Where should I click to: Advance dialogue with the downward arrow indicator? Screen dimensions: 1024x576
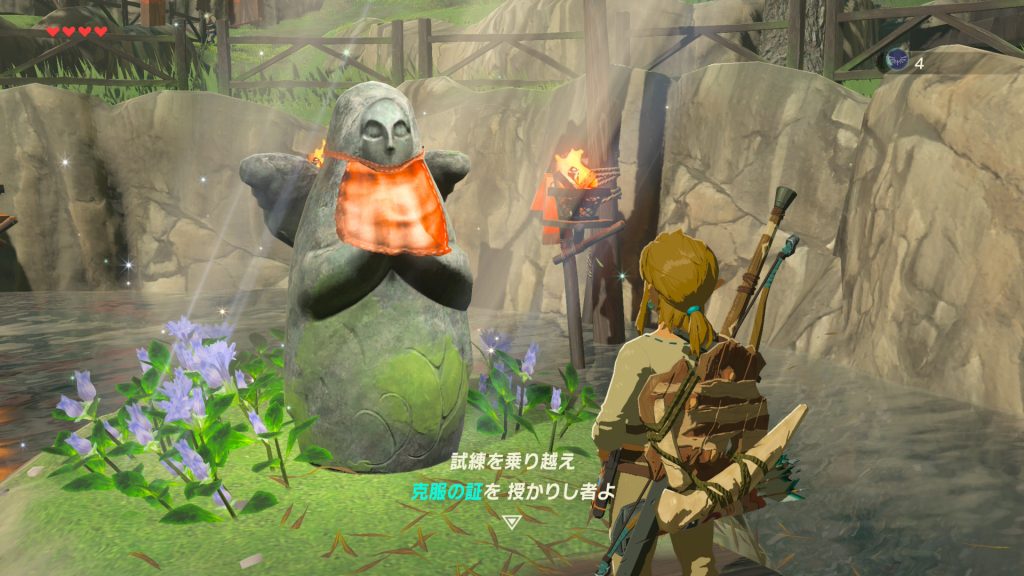(x=512, y=521)
